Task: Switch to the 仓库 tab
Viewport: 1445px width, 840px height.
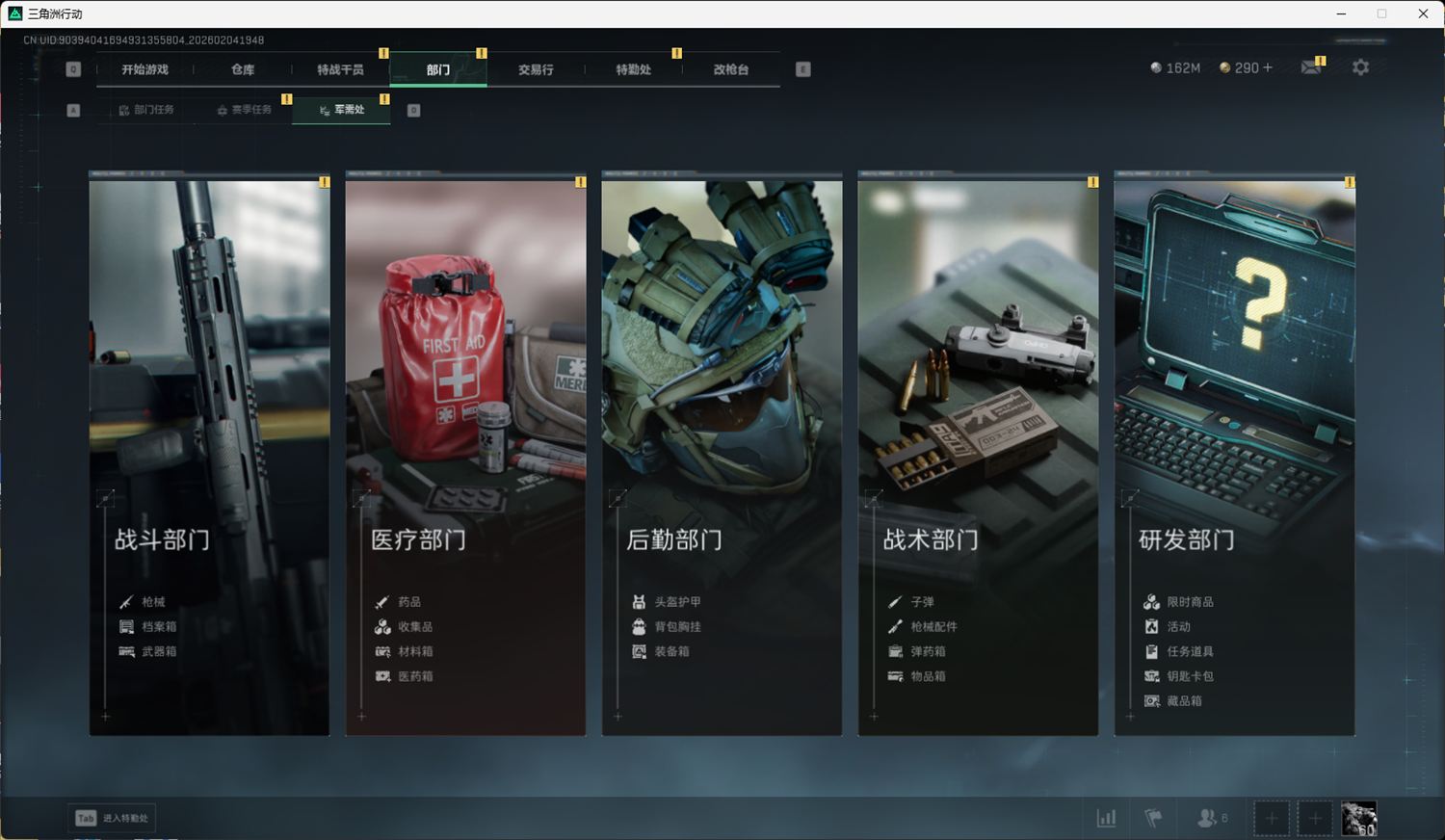Action: pyautogui.click(x=243, y=69)
